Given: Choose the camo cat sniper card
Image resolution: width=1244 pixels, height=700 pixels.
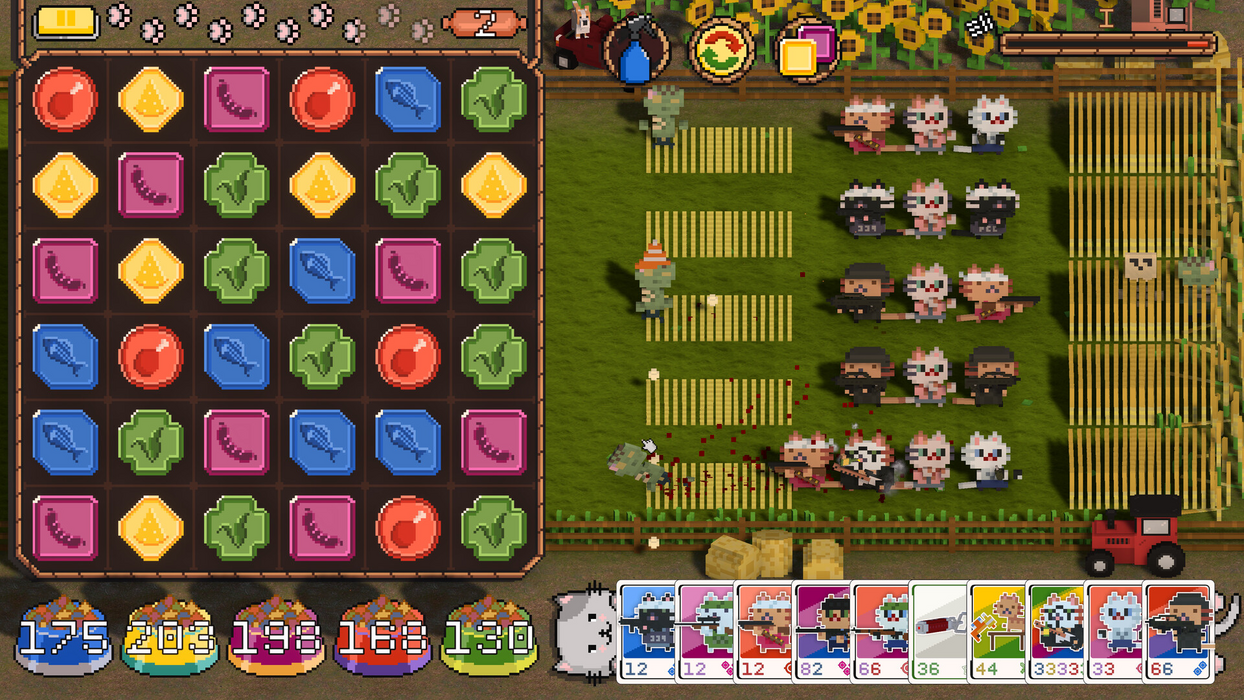Looking at the screenshot, I should [705, 630].
